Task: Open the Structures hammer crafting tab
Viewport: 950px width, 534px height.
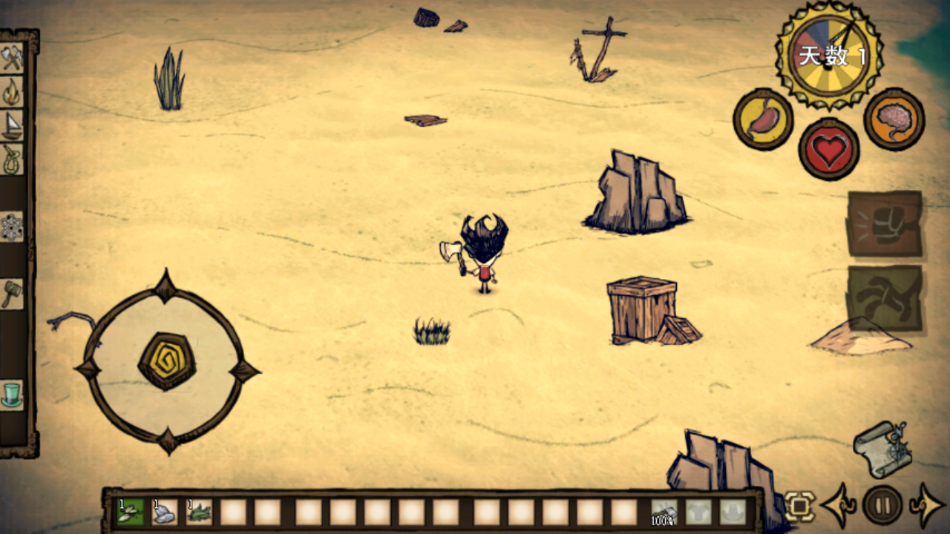Action: coord(13,294)
